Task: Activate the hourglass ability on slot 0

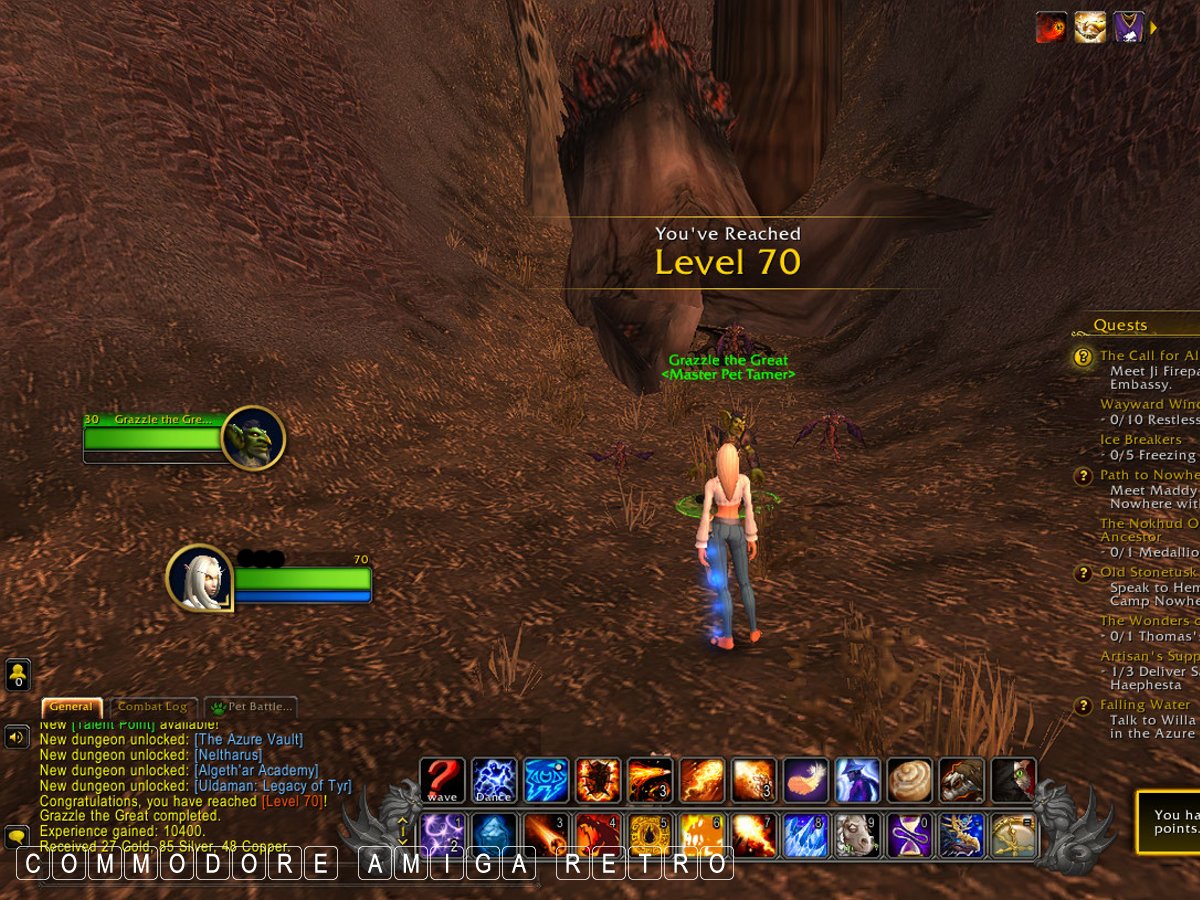Action: 910,835
